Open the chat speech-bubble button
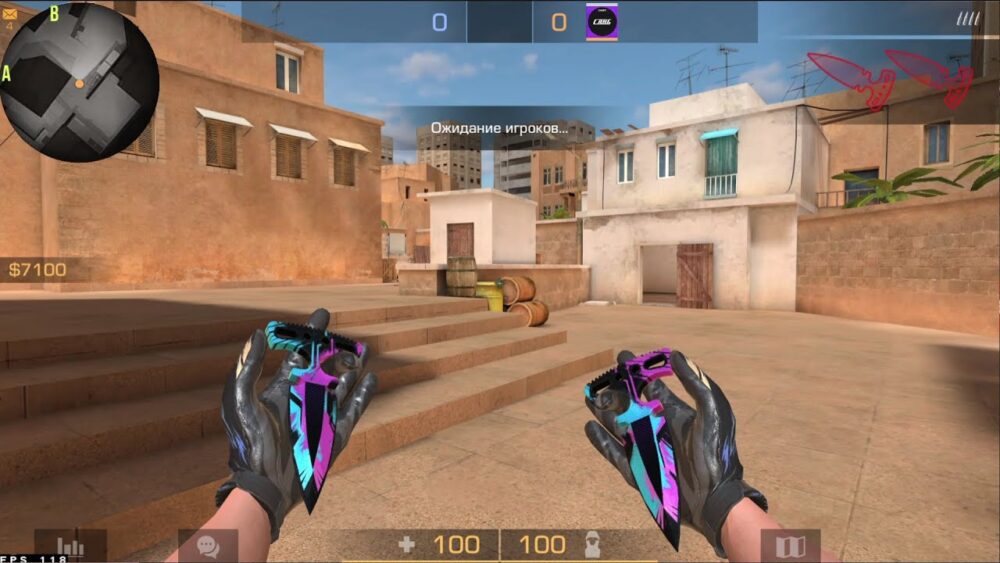 tap(208, 546)
